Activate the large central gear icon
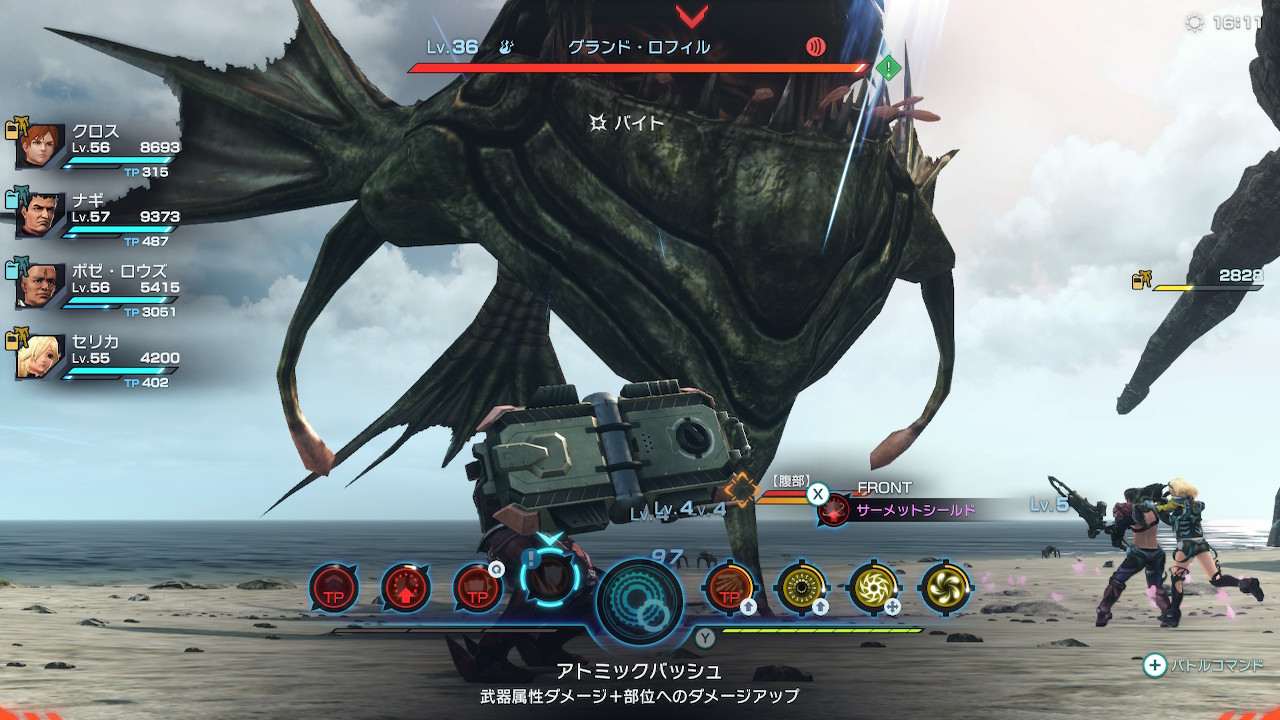 point(640,602)
